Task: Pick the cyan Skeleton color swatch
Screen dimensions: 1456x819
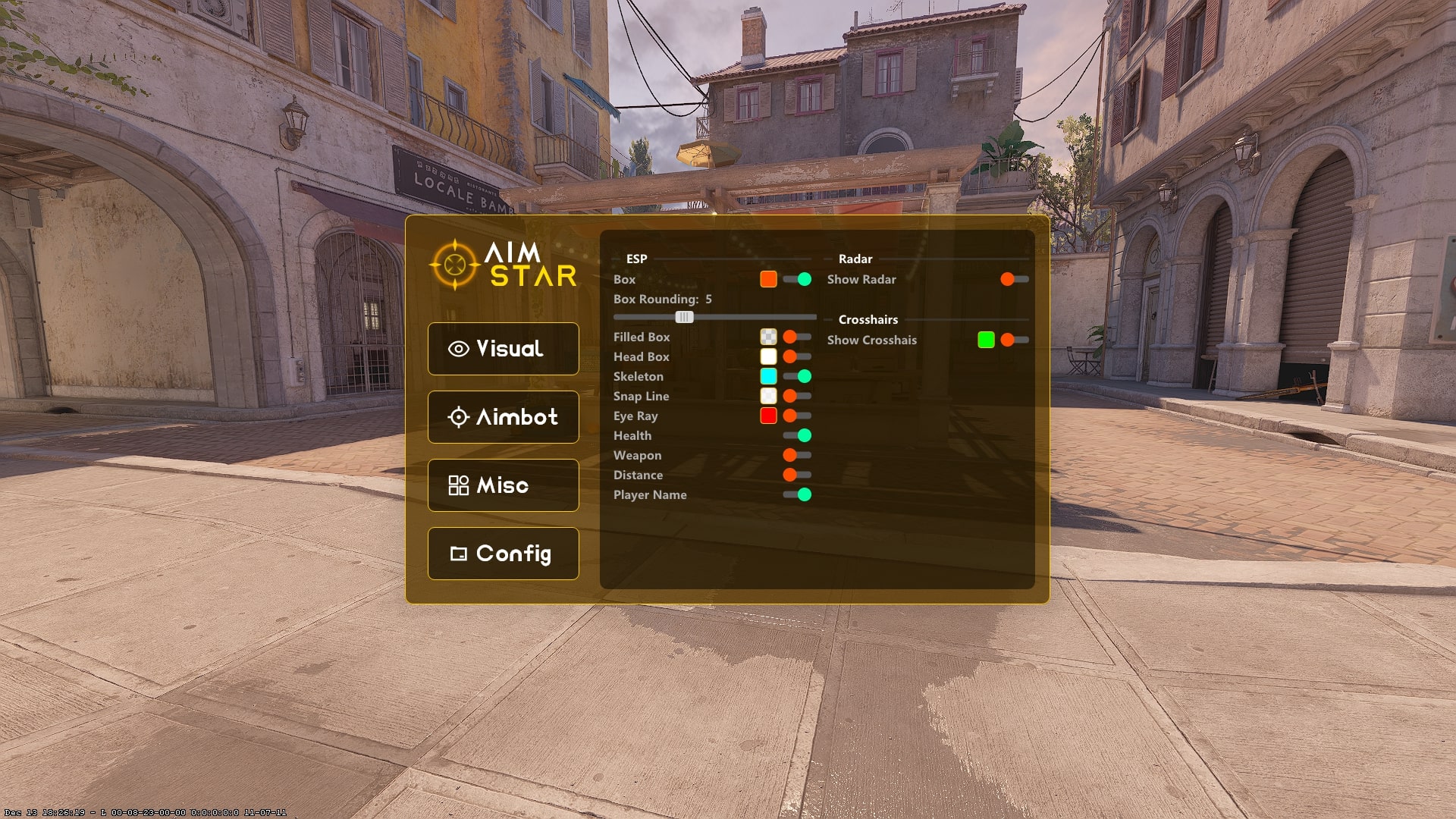Action: click(768, 376)
